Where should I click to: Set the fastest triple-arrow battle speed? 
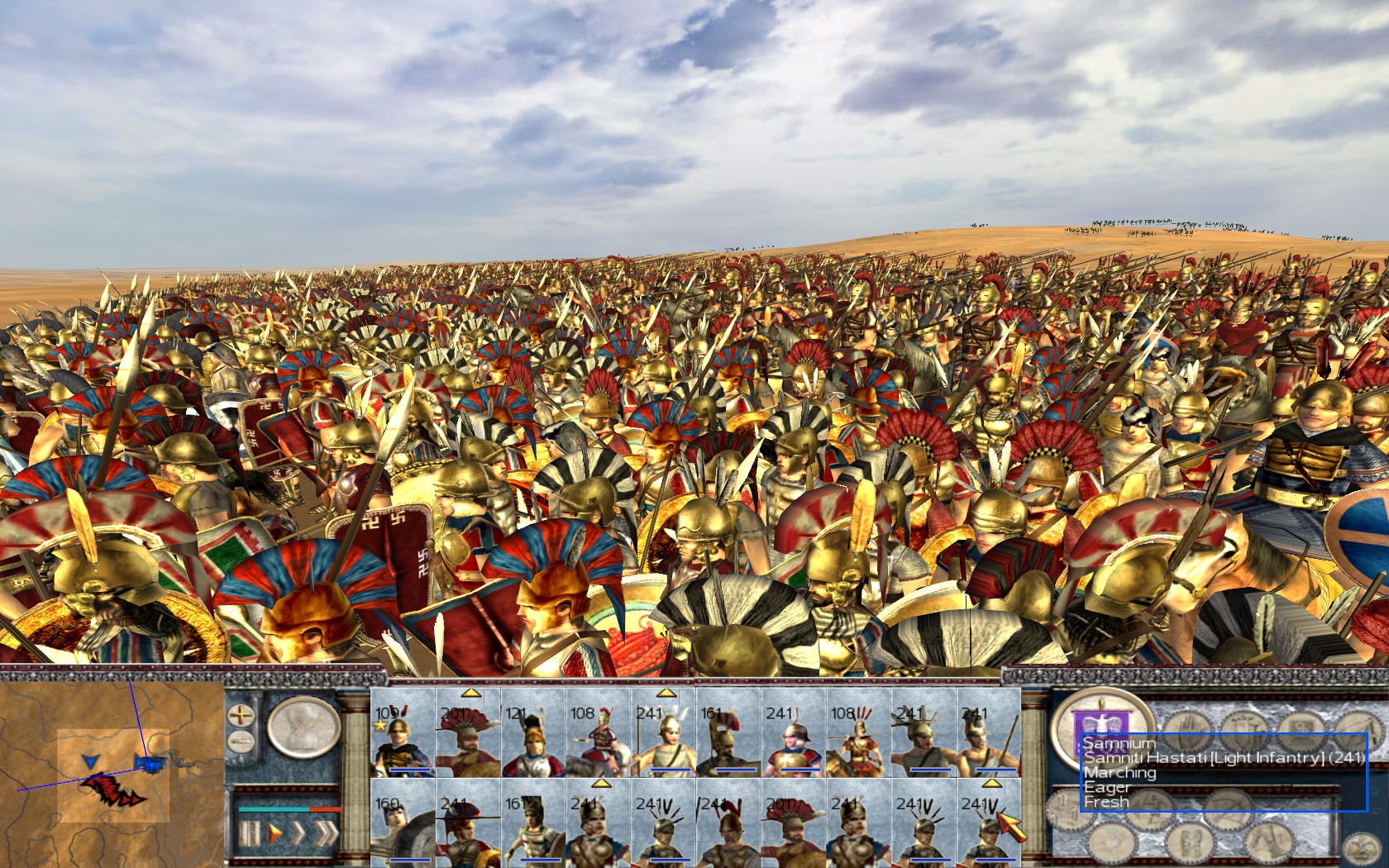pyautogui.click(x=327, y=832)
